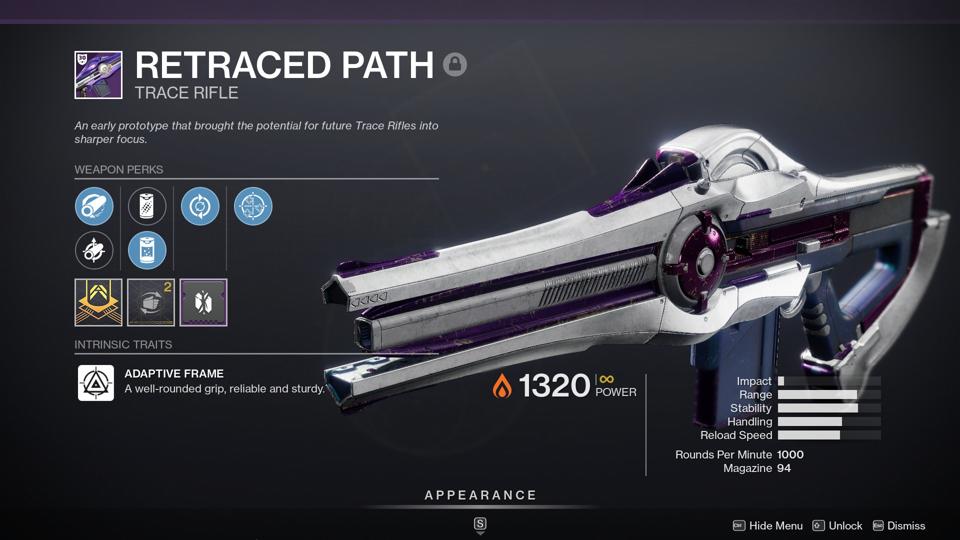
Task: Select the blue highlighted battery perk
Action: pyautogui.click(x=147, y=250)
